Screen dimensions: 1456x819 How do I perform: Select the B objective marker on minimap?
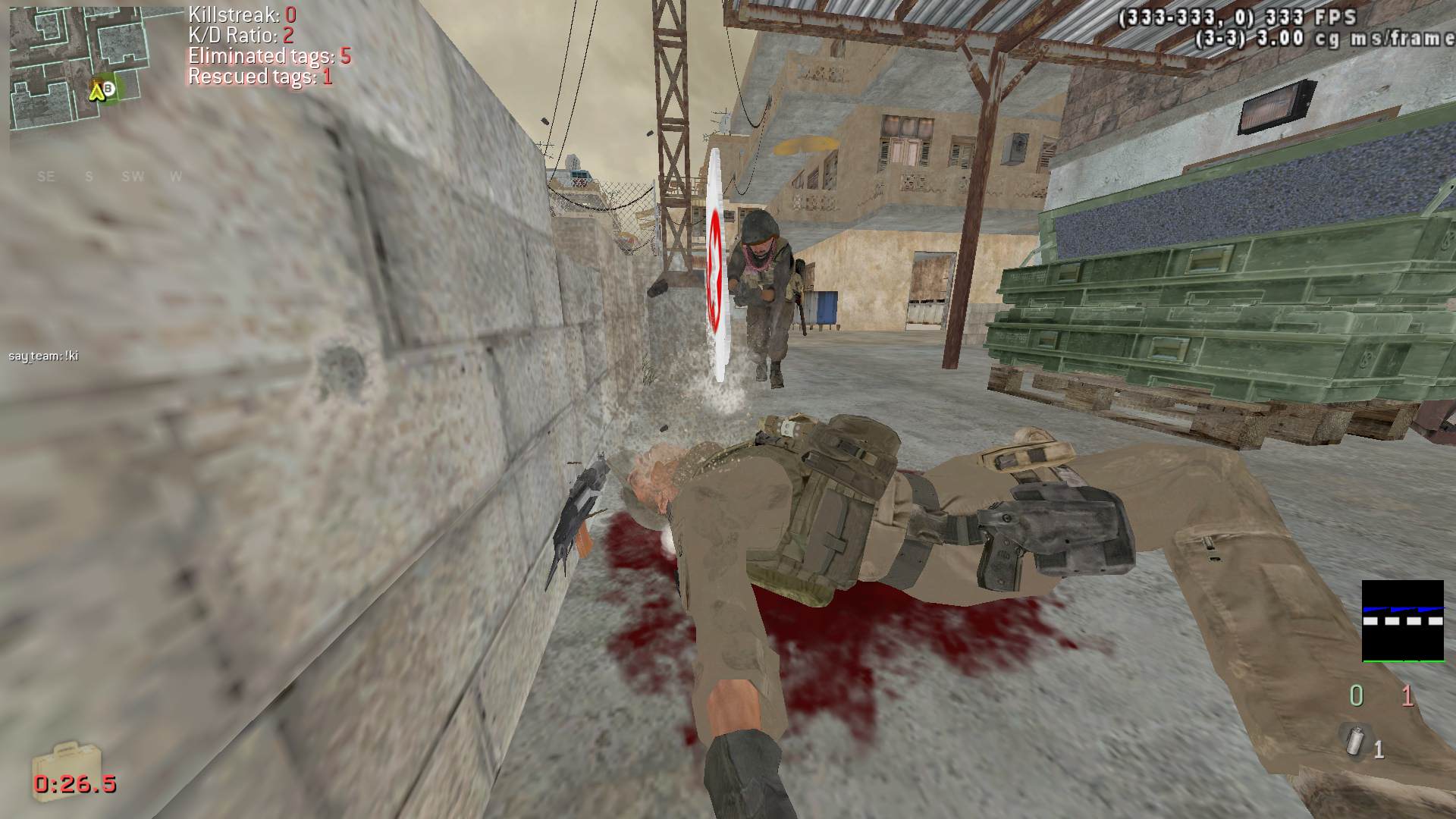point(109,89)
